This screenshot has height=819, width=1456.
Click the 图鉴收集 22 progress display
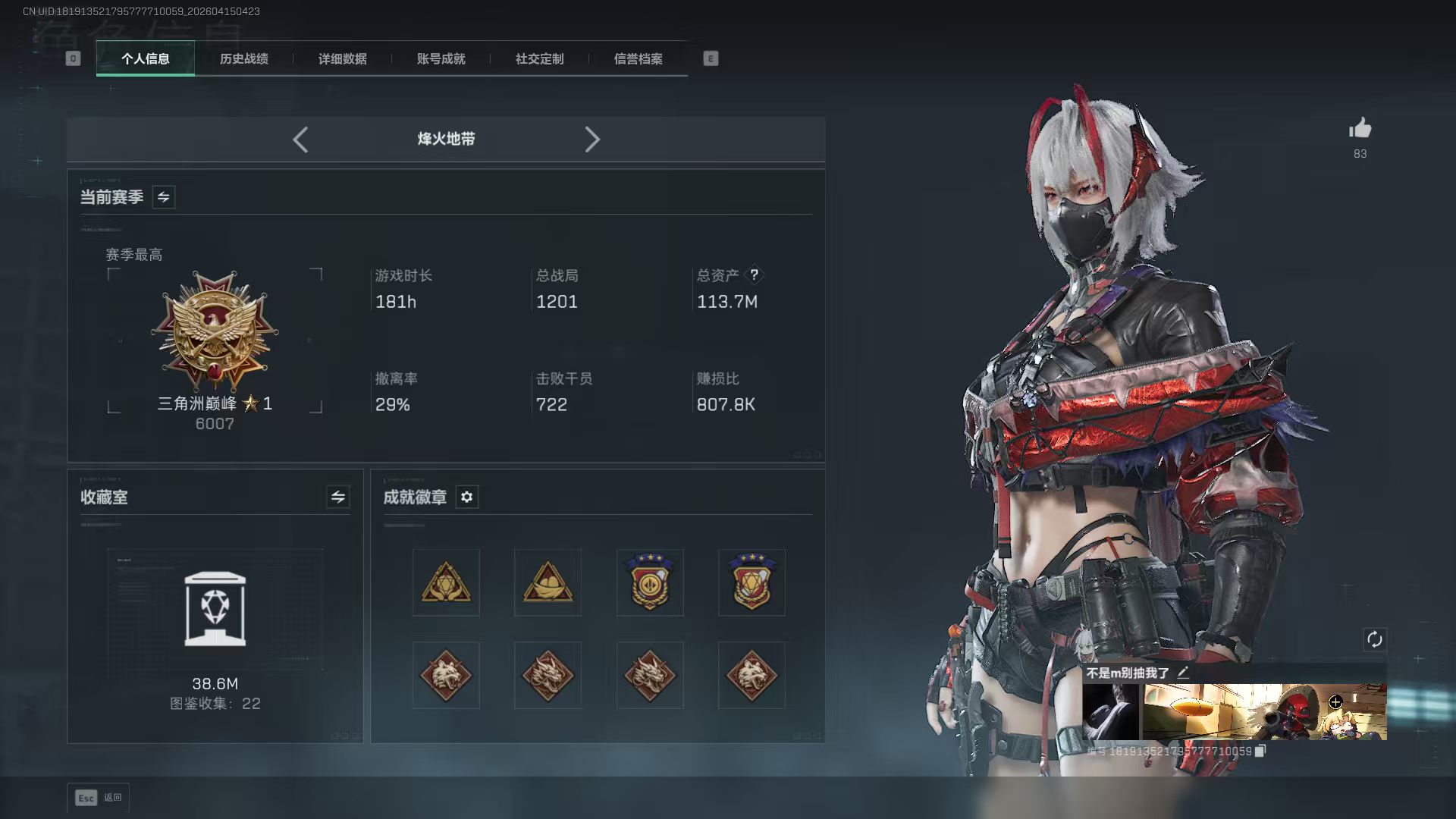[x=215, y=704]
